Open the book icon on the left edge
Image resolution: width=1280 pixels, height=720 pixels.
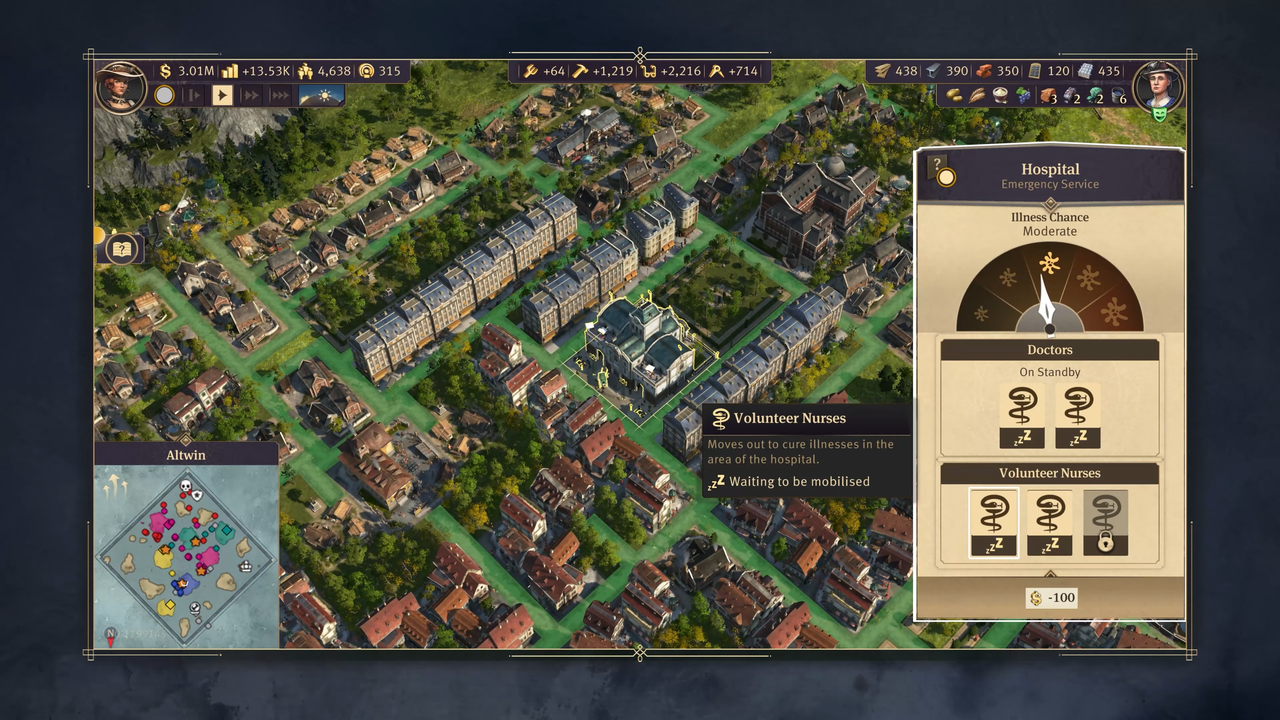tap(121, 248)
